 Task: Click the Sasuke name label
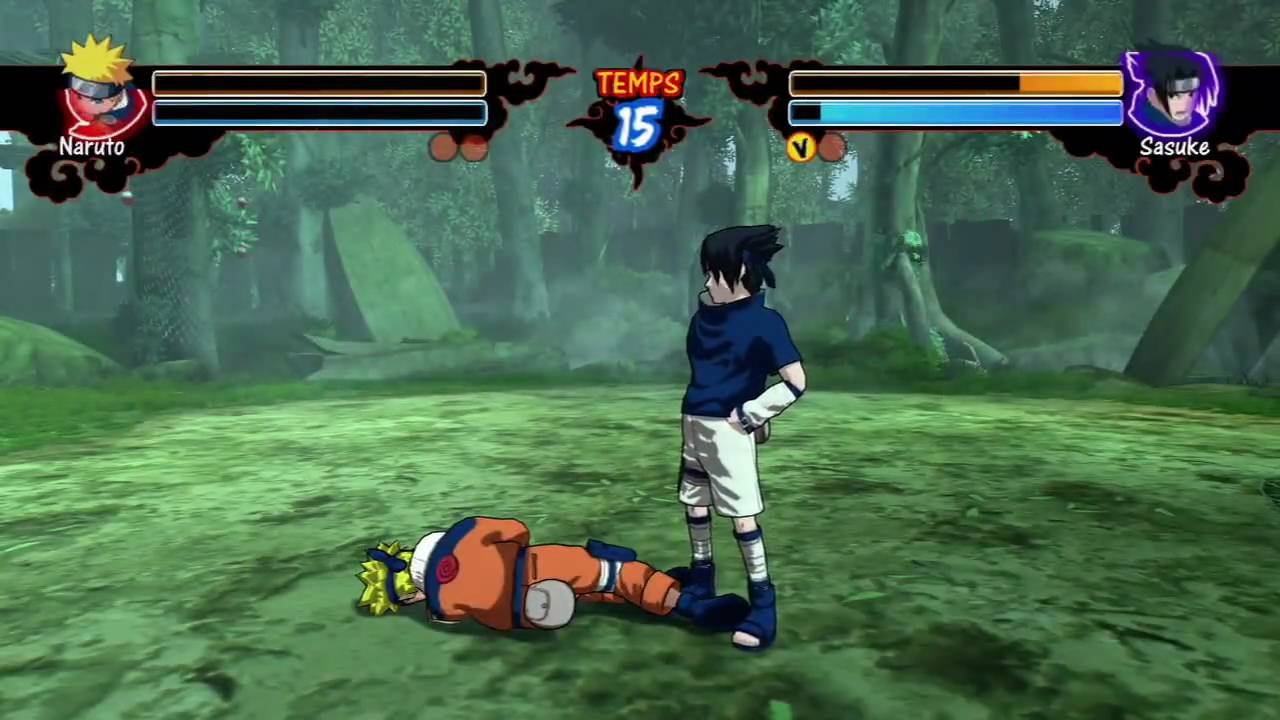pos(1173,147)
